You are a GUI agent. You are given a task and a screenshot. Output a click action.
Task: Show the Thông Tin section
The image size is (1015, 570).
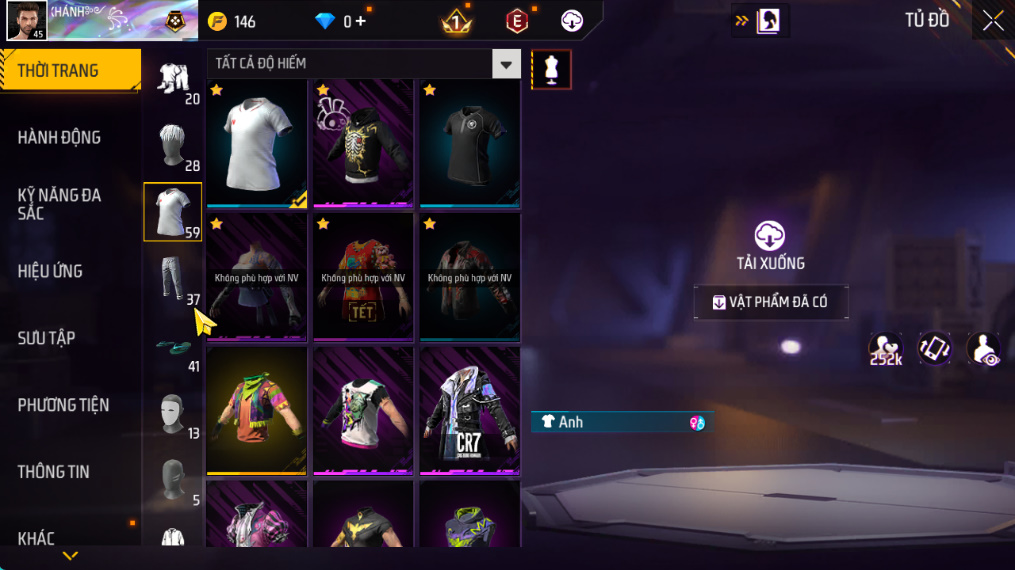[53, 472]
